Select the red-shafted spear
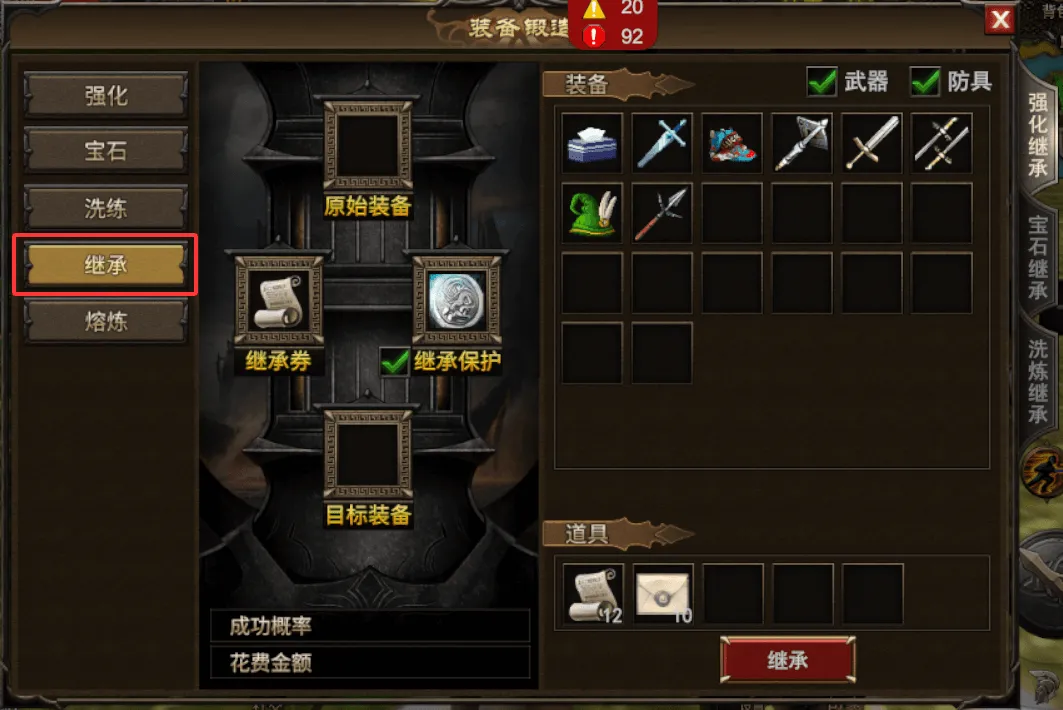This screenshot has width=1063, height=710. coord(662,213)
